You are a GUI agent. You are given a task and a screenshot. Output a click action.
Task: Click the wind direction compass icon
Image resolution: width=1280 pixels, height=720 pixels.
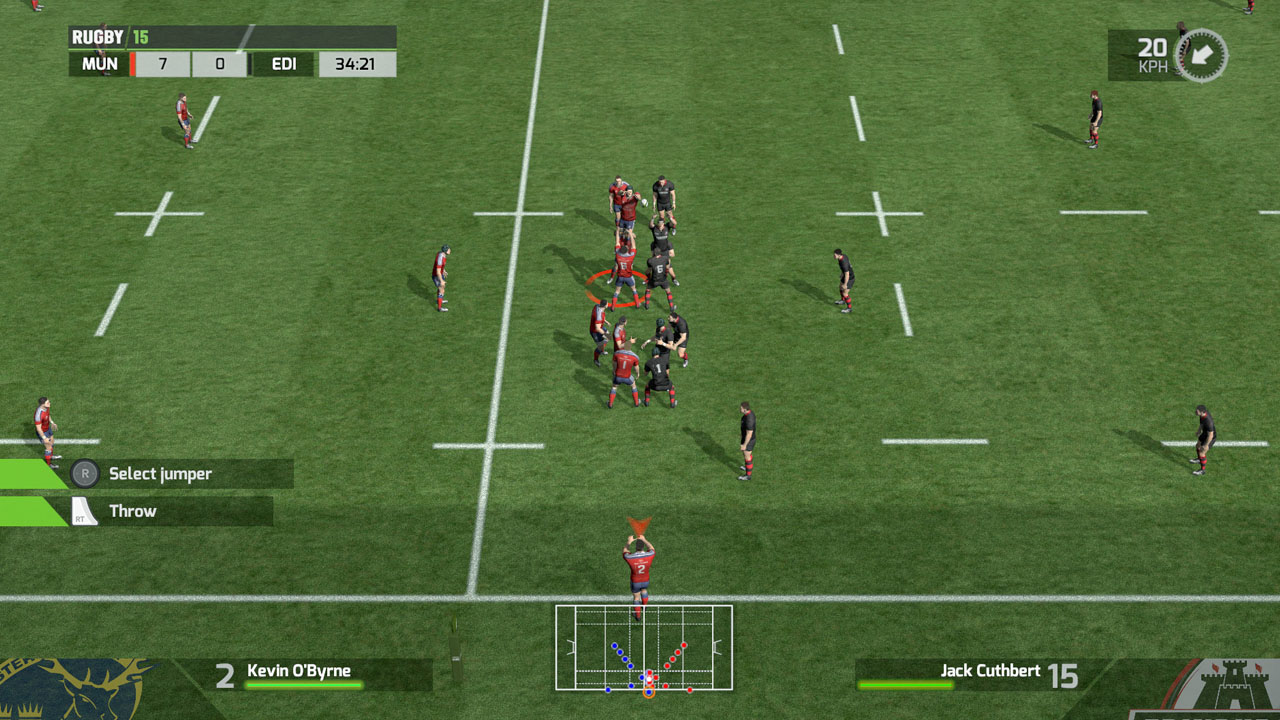pos(1200,55)
